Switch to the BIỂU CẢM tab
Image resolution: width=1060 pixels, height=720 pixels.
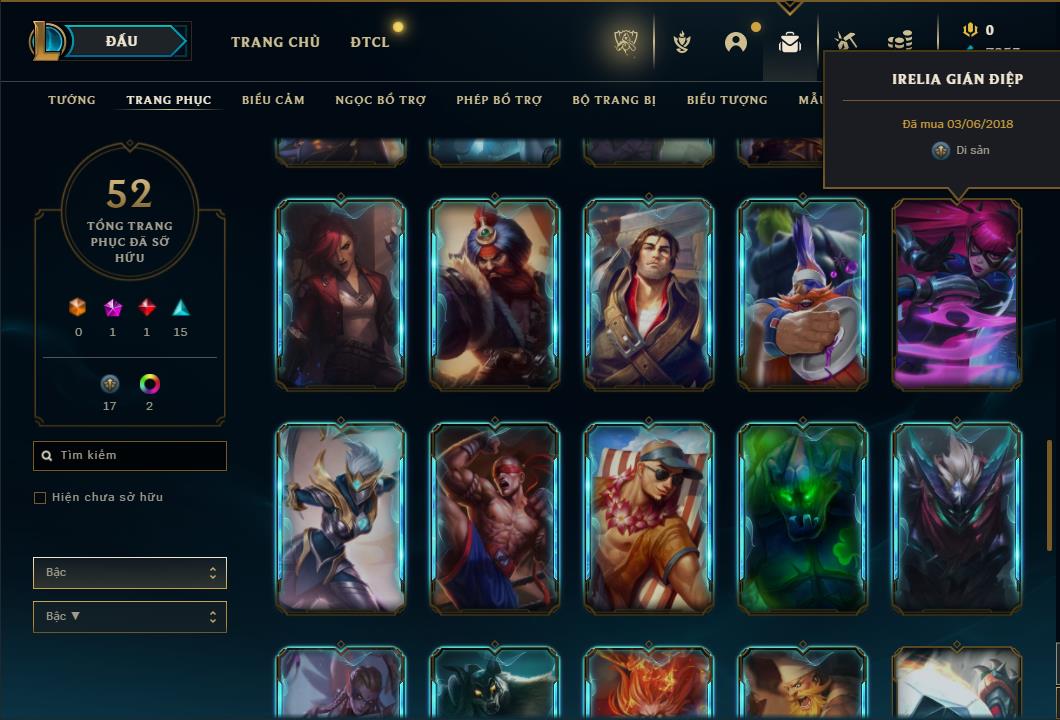[273, 100]
